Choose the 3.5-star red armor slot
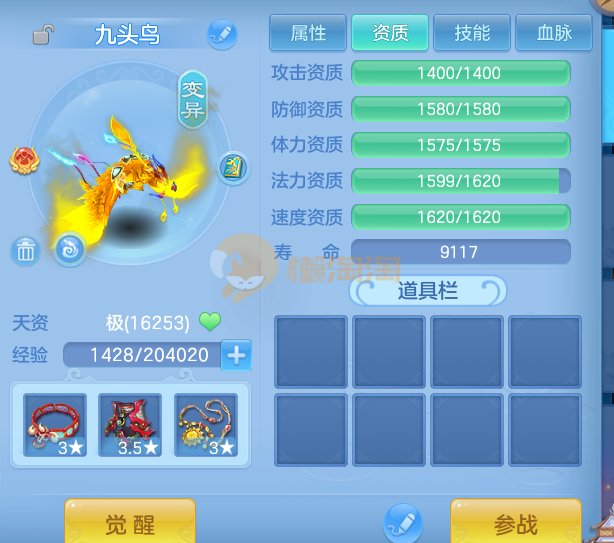The width and height of the screenshot is (614, 543). (130, 425)
